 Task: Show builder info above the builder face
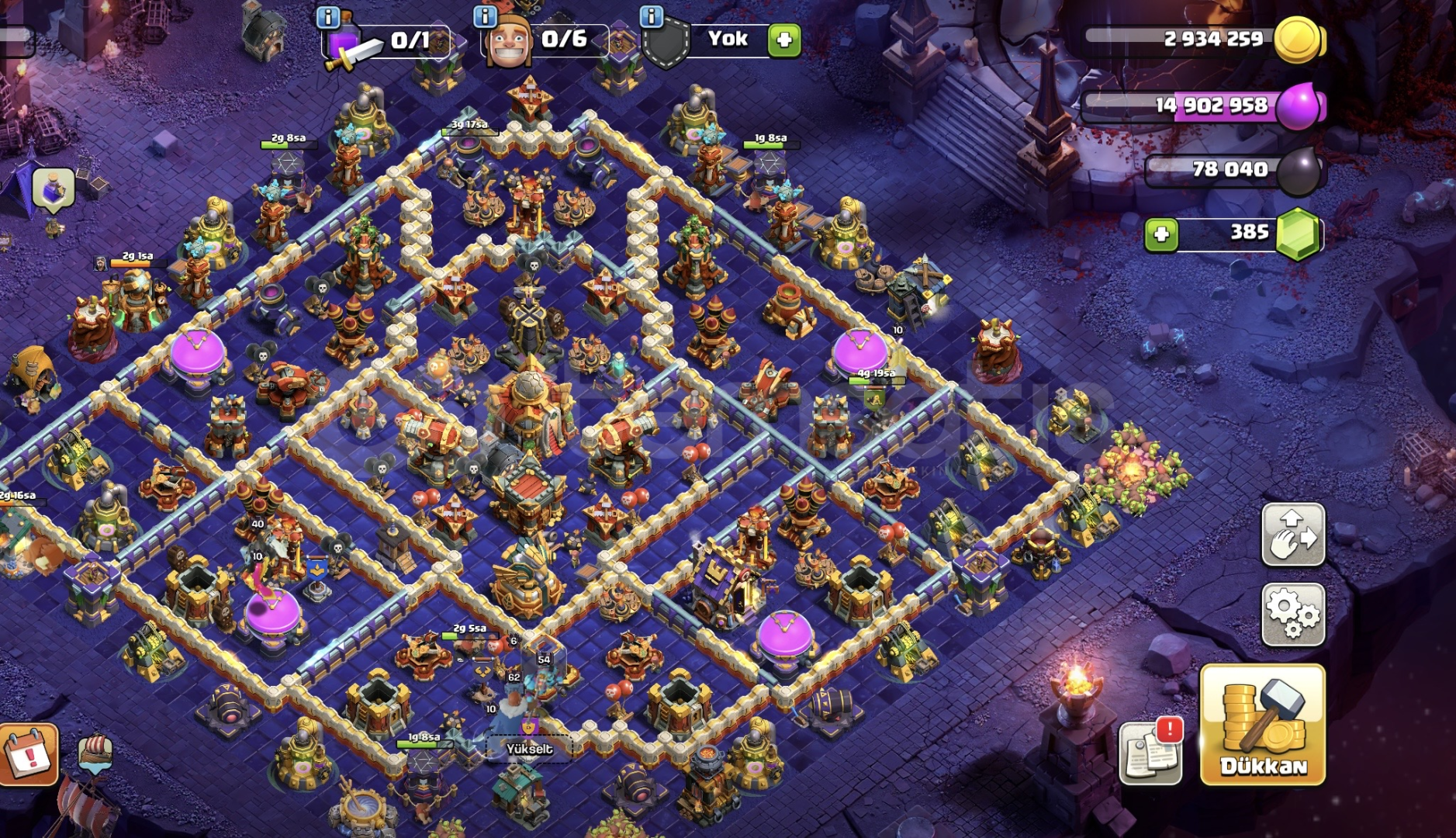(485, 16)
